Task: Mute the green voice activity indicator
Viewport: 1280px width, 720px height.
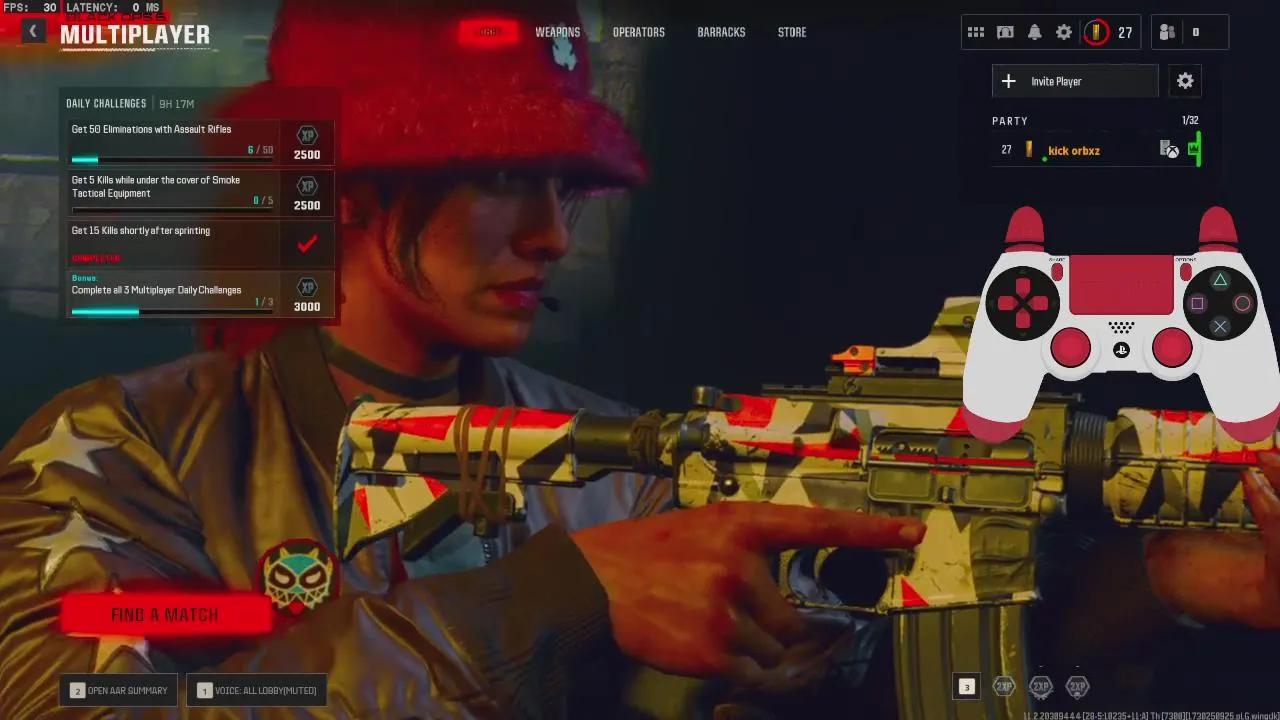Action: point(1196,150)
